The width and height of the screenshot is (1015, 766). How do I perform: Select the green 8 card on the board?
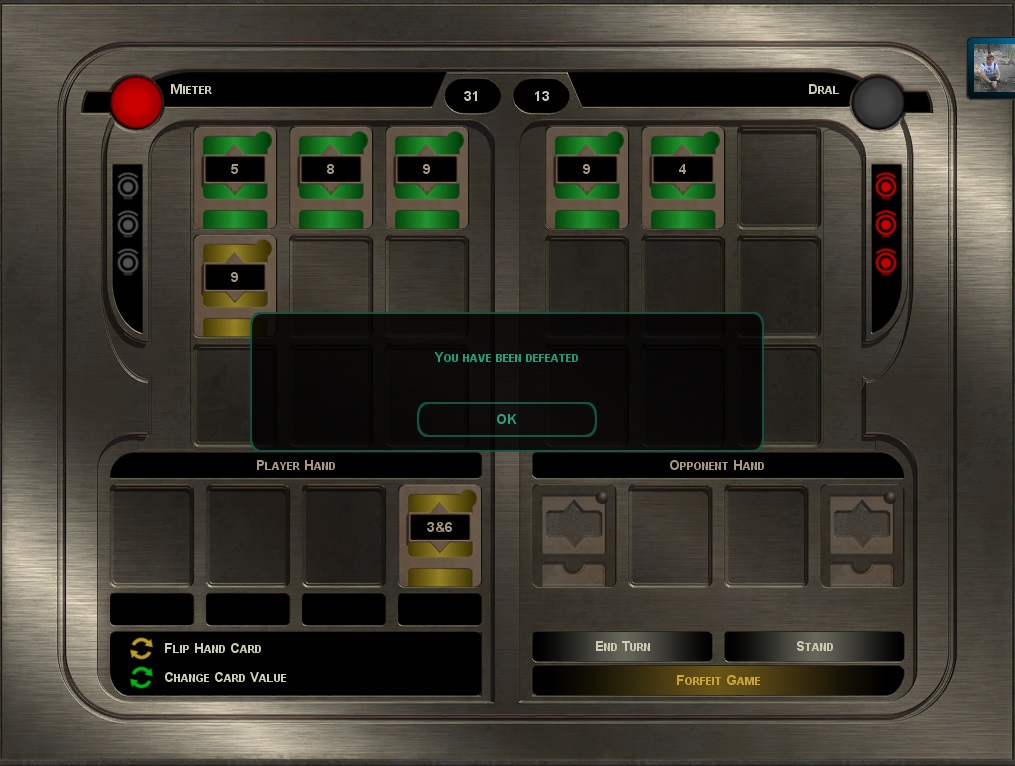click(330, 176)
